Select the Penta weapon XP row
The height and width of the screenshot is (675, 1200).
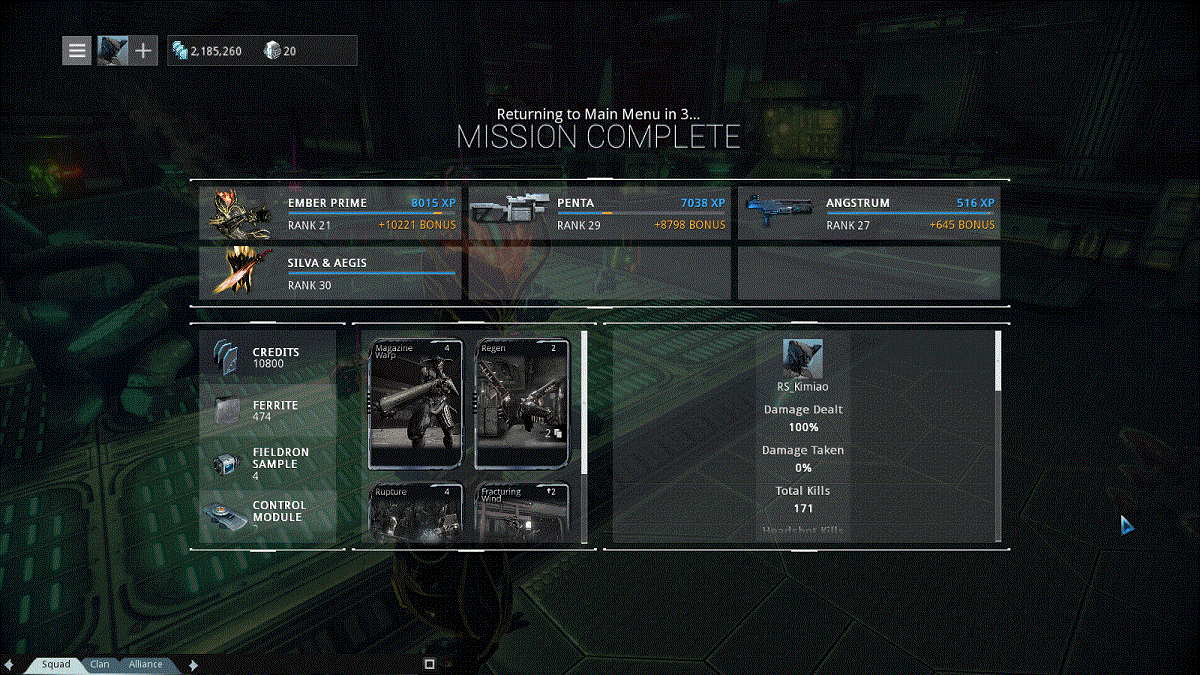[x=599, y=214]
